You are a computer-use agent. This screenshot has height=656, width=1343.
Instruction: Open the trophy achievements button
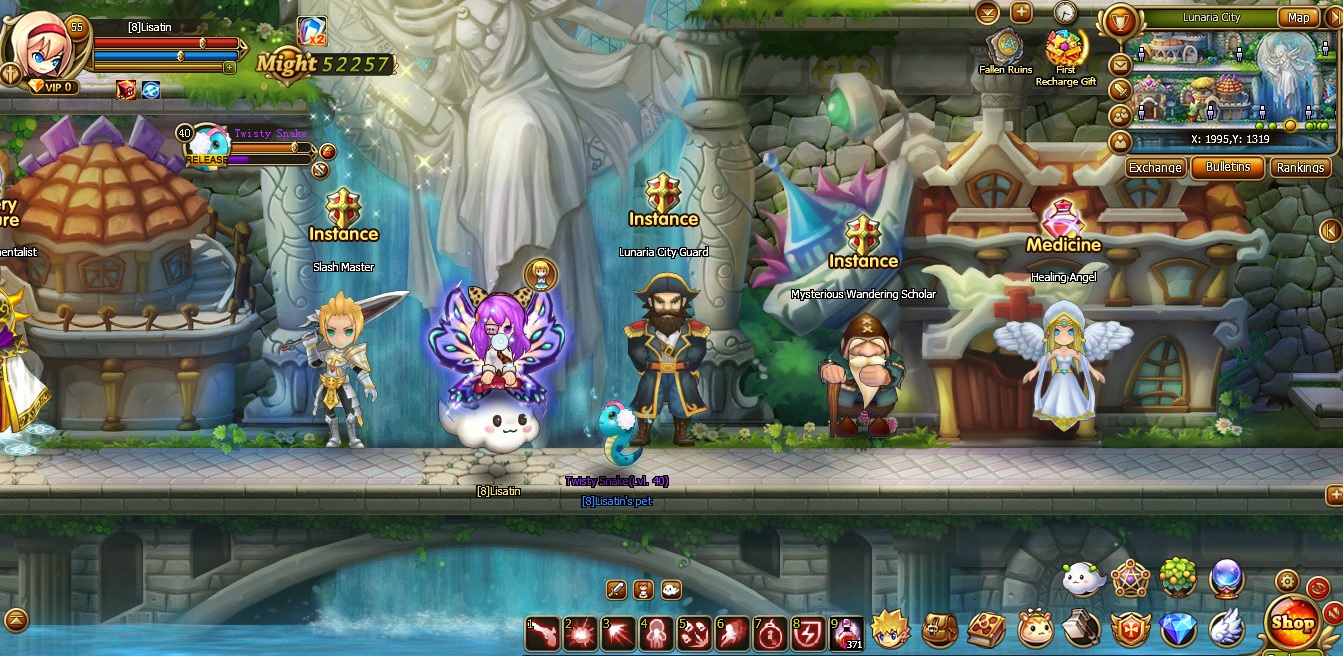tap(1120, 20)
